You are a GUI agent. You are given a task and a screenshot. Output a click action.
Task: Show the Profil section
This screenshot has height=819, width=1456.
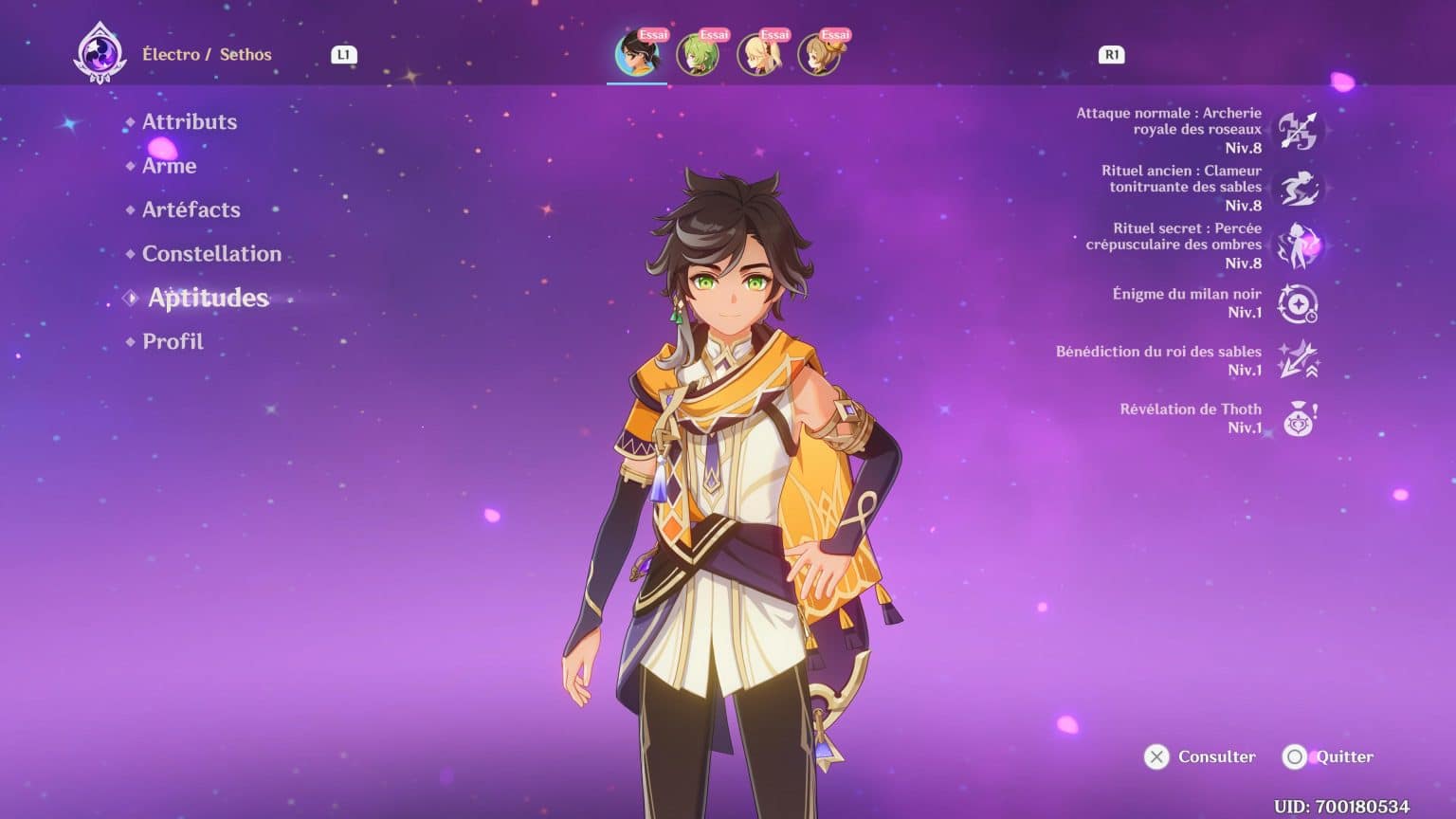click(173, 340)
